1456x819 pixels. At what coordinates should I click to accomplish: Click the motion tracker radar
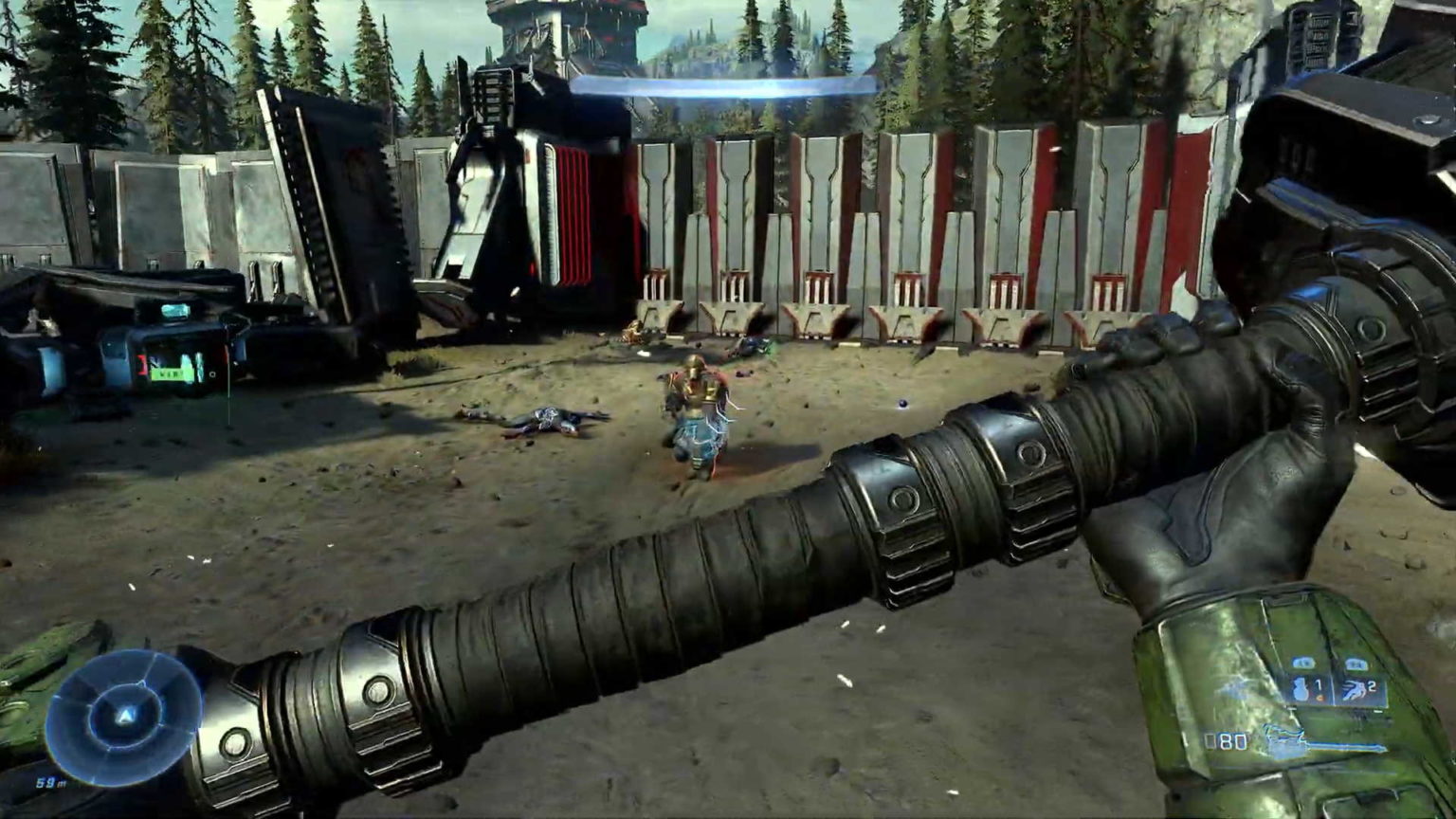(x=123, y=718)
